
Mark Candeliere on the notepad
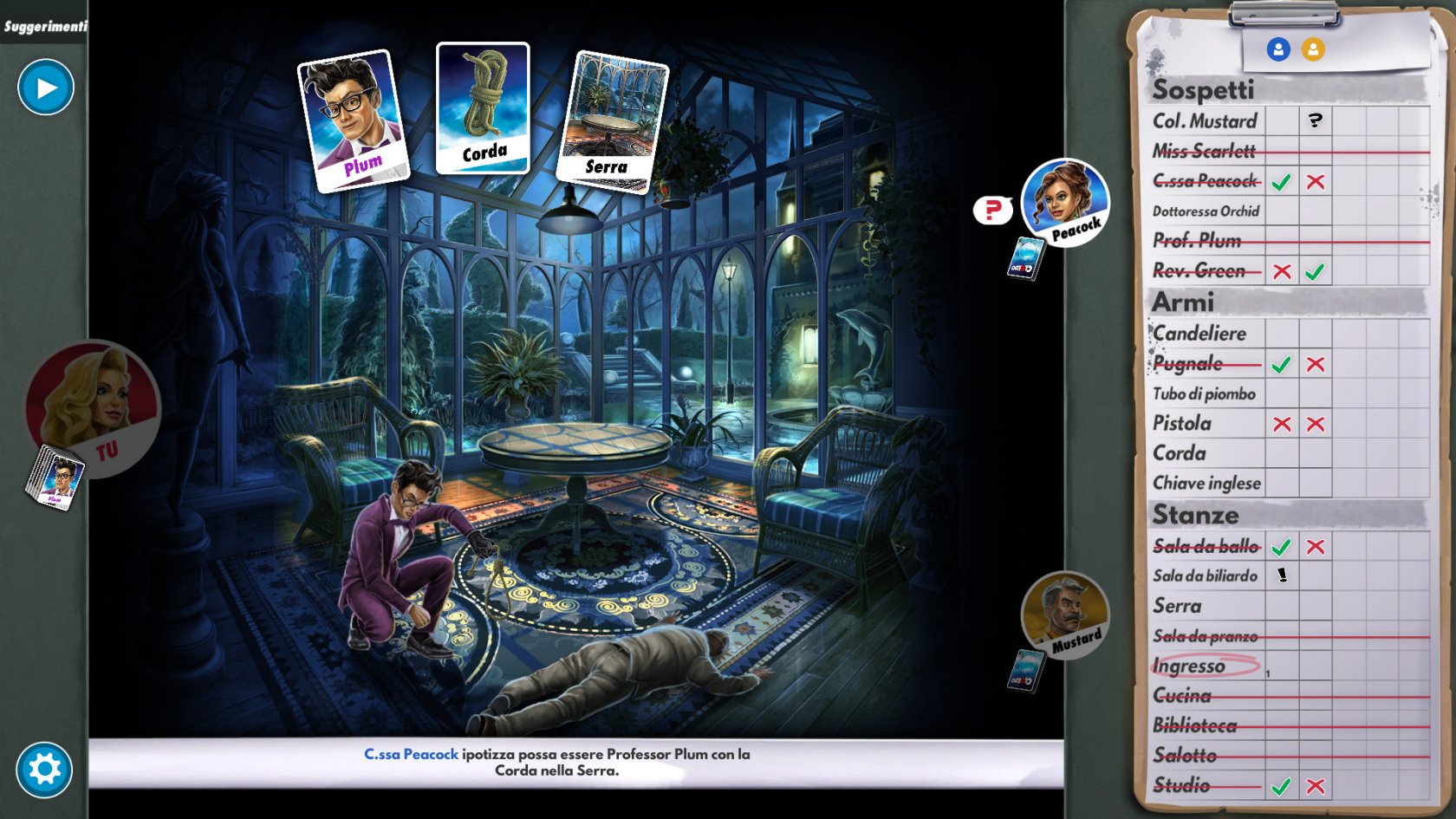(x=1199, y=334)
